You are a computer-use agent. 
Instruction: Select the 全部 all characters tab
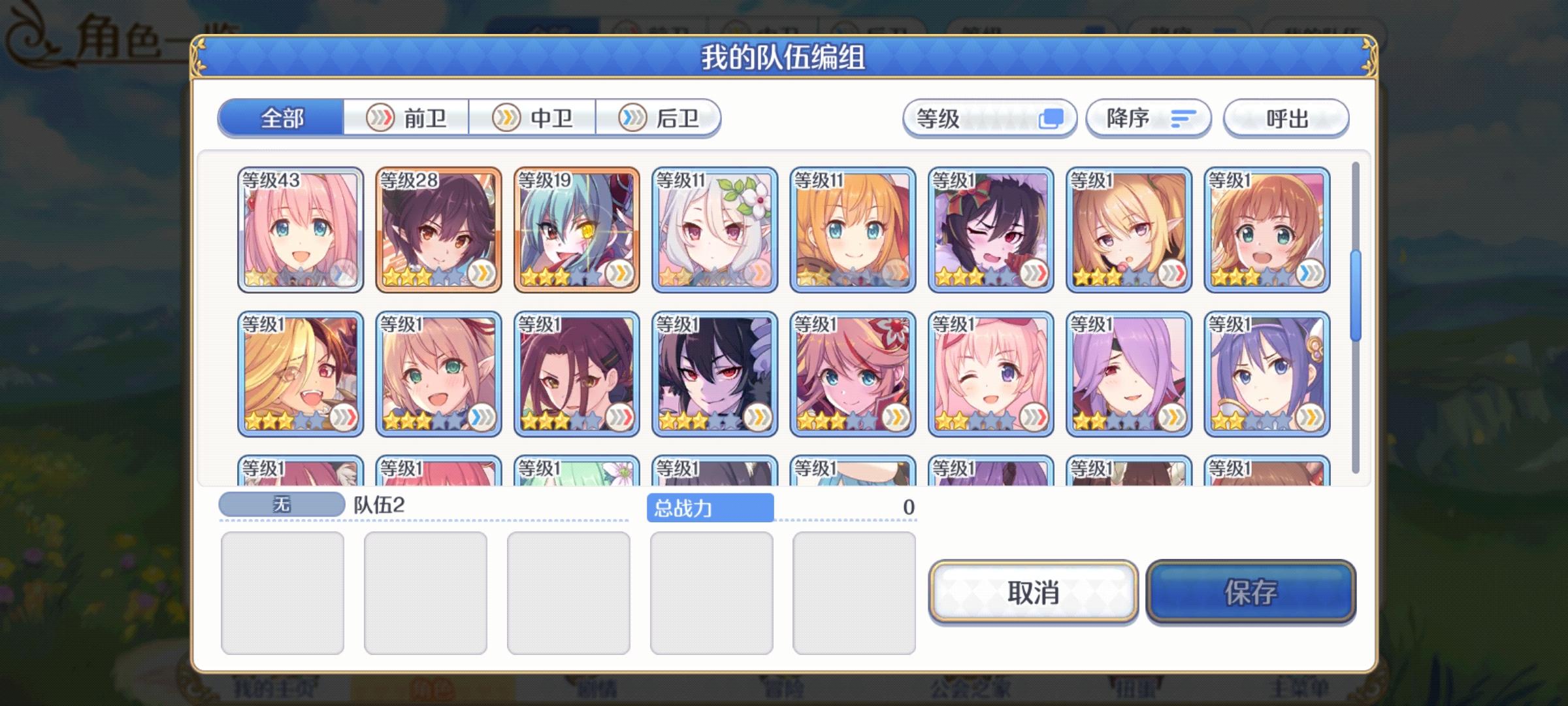click(281, 118)
